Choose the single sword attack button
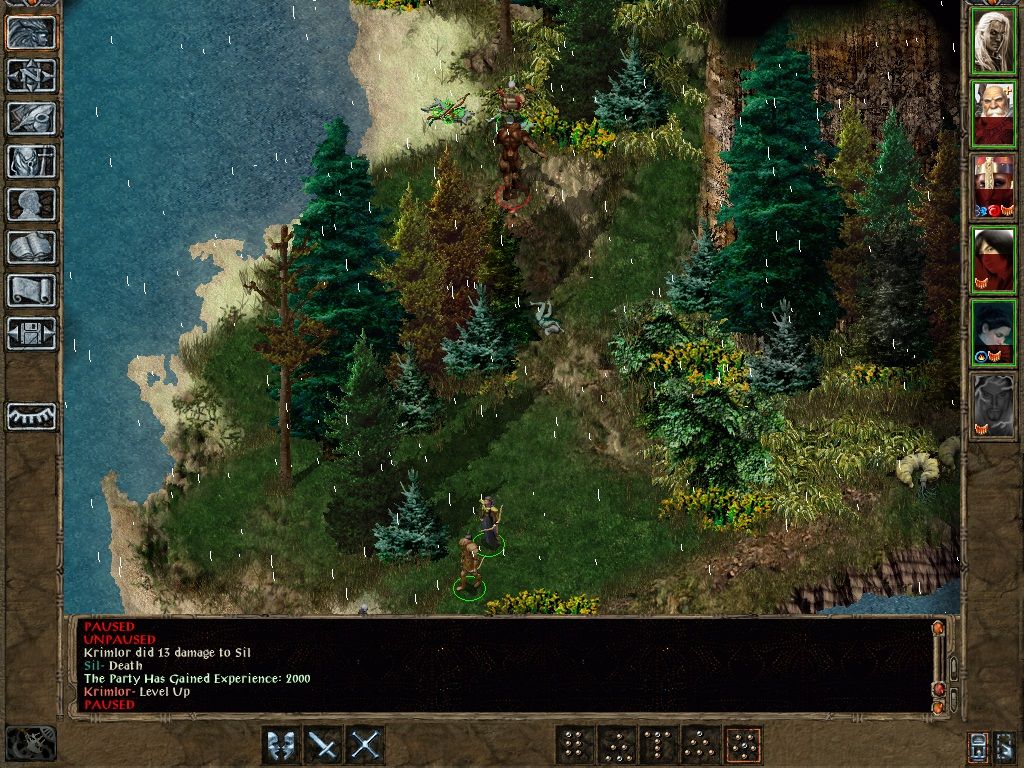This screenshot has height=768, width=1024. point(324,745)
